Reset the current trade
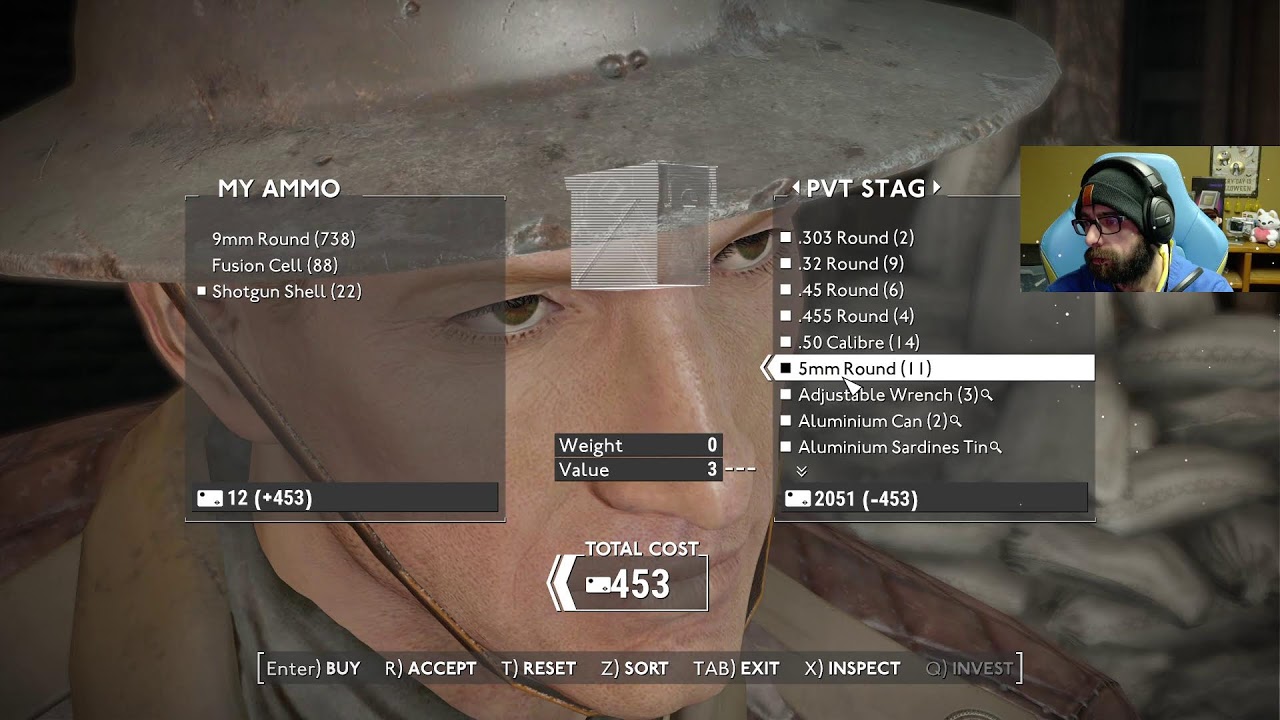1280x720 pixels. [538, 668]
